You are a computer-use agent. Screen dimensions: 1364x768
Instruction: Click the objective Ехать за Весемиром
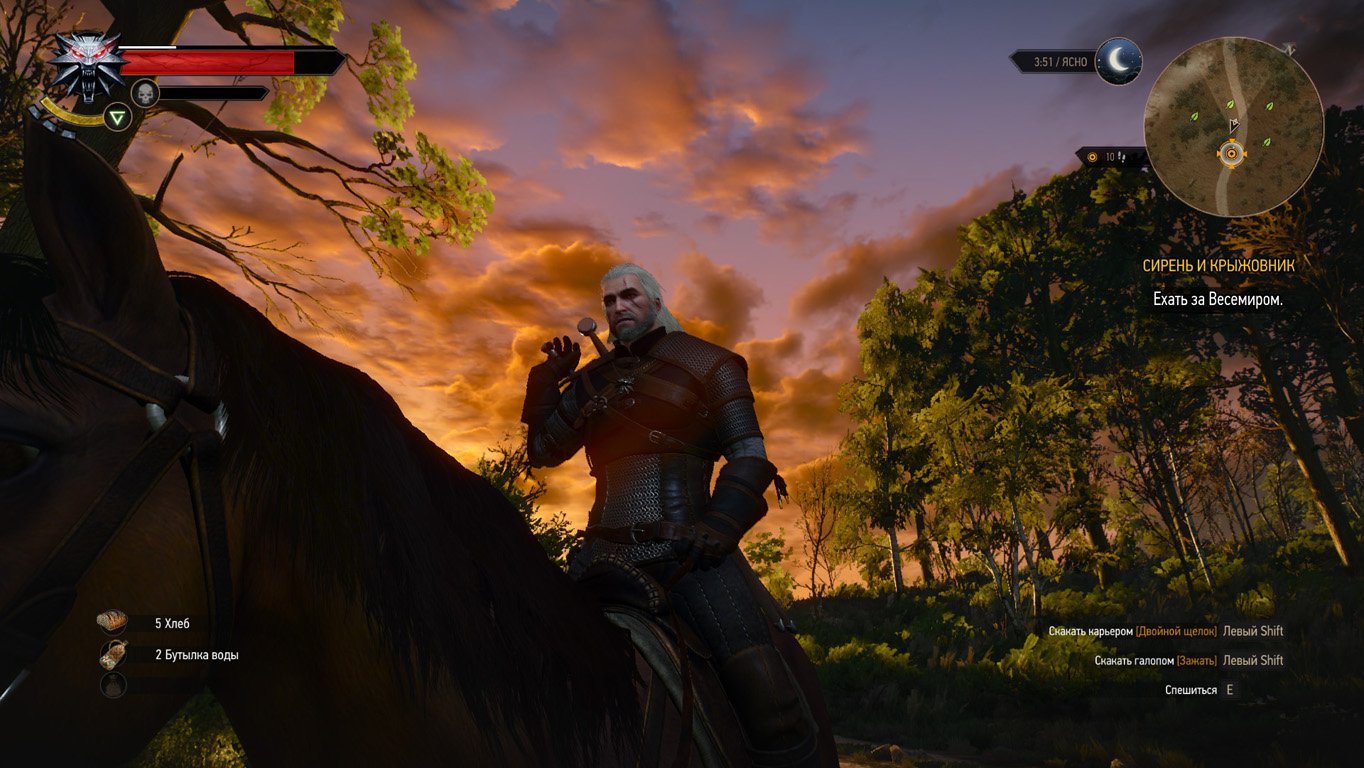[1217, 297]
